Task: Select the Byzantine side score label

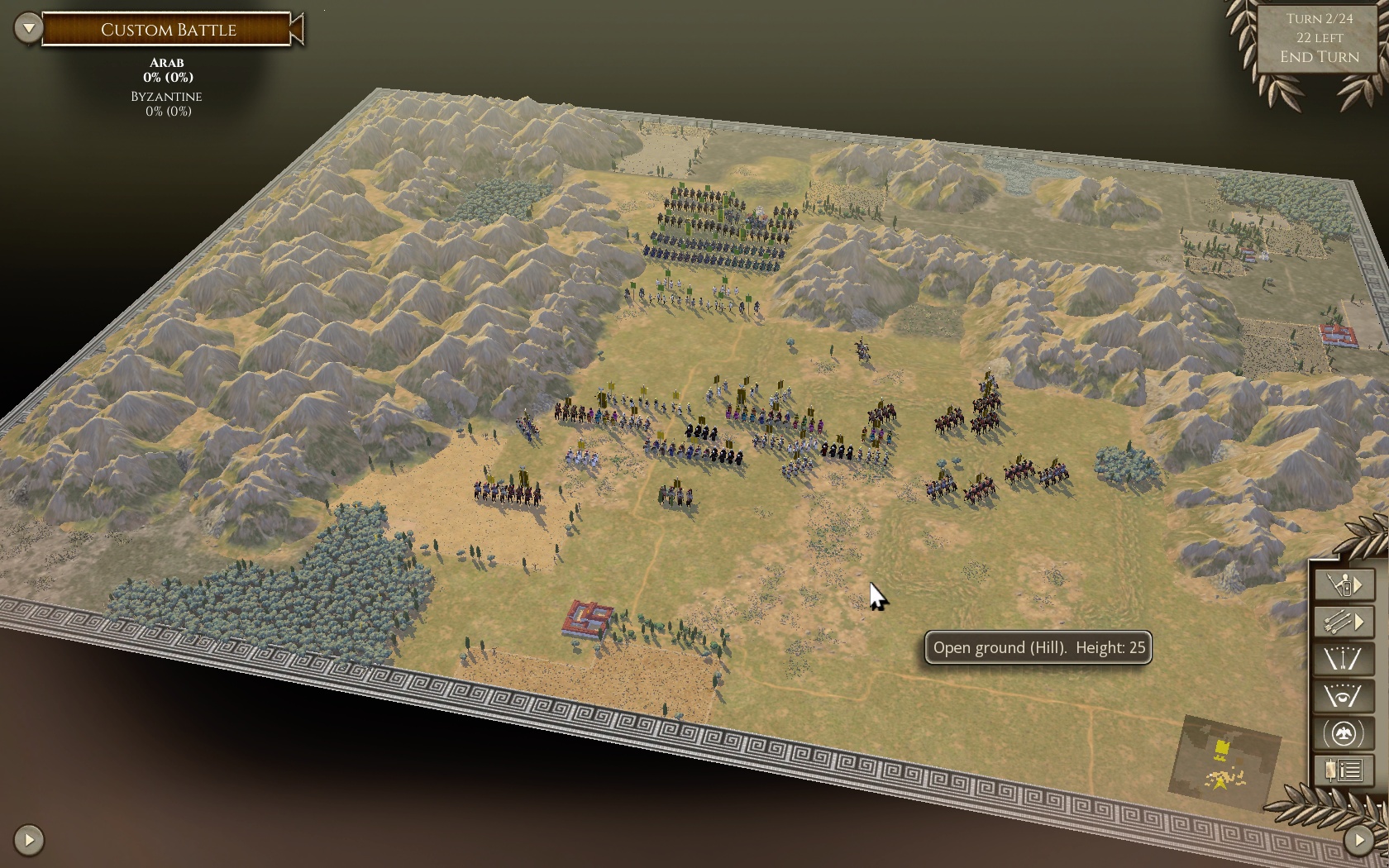Action: pos(167,103)
